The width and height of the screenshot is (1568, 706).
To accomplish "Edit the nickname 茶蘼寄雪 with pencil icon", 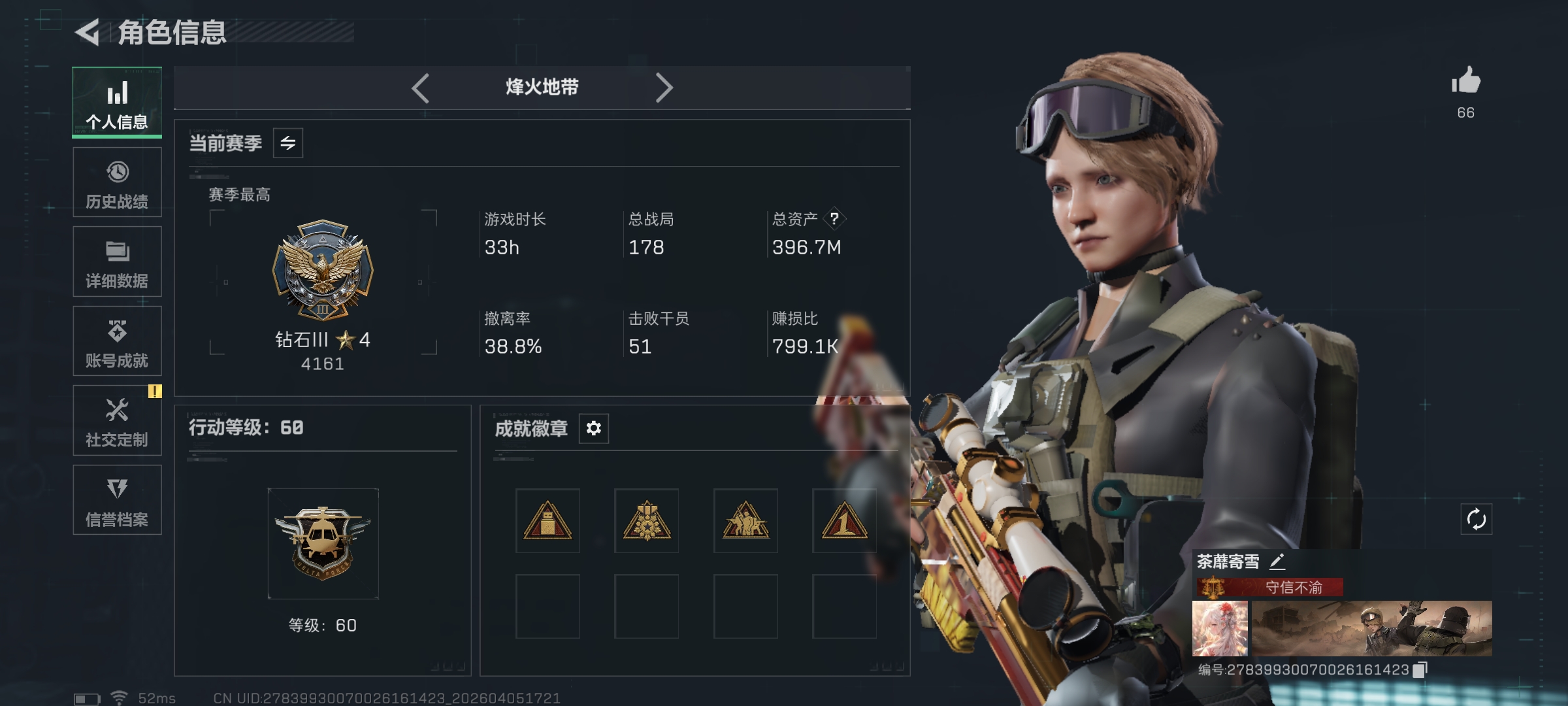I will coord(1277,562).
